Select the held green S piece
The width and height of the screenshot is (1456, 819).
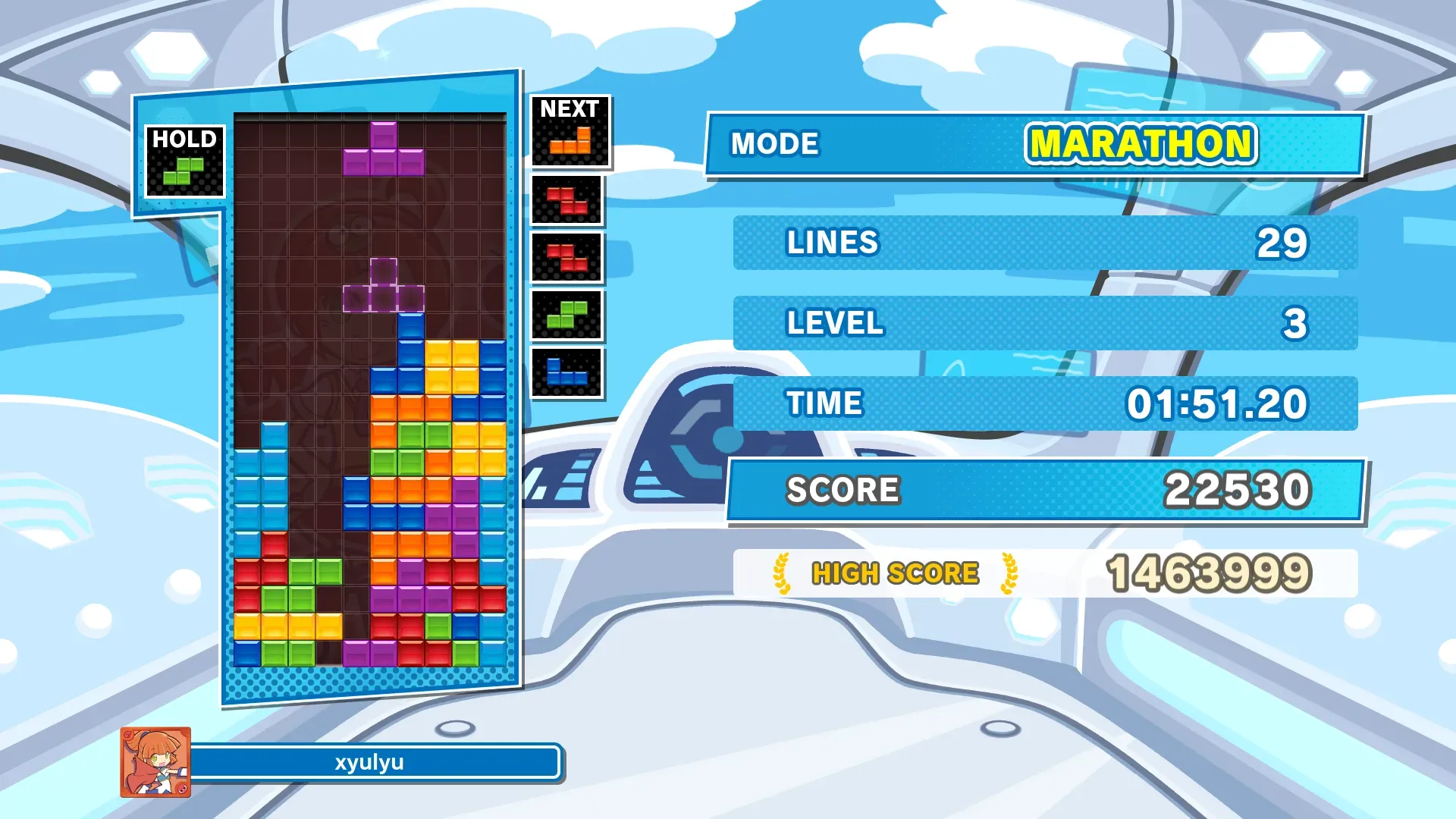(x=184, y=171)
